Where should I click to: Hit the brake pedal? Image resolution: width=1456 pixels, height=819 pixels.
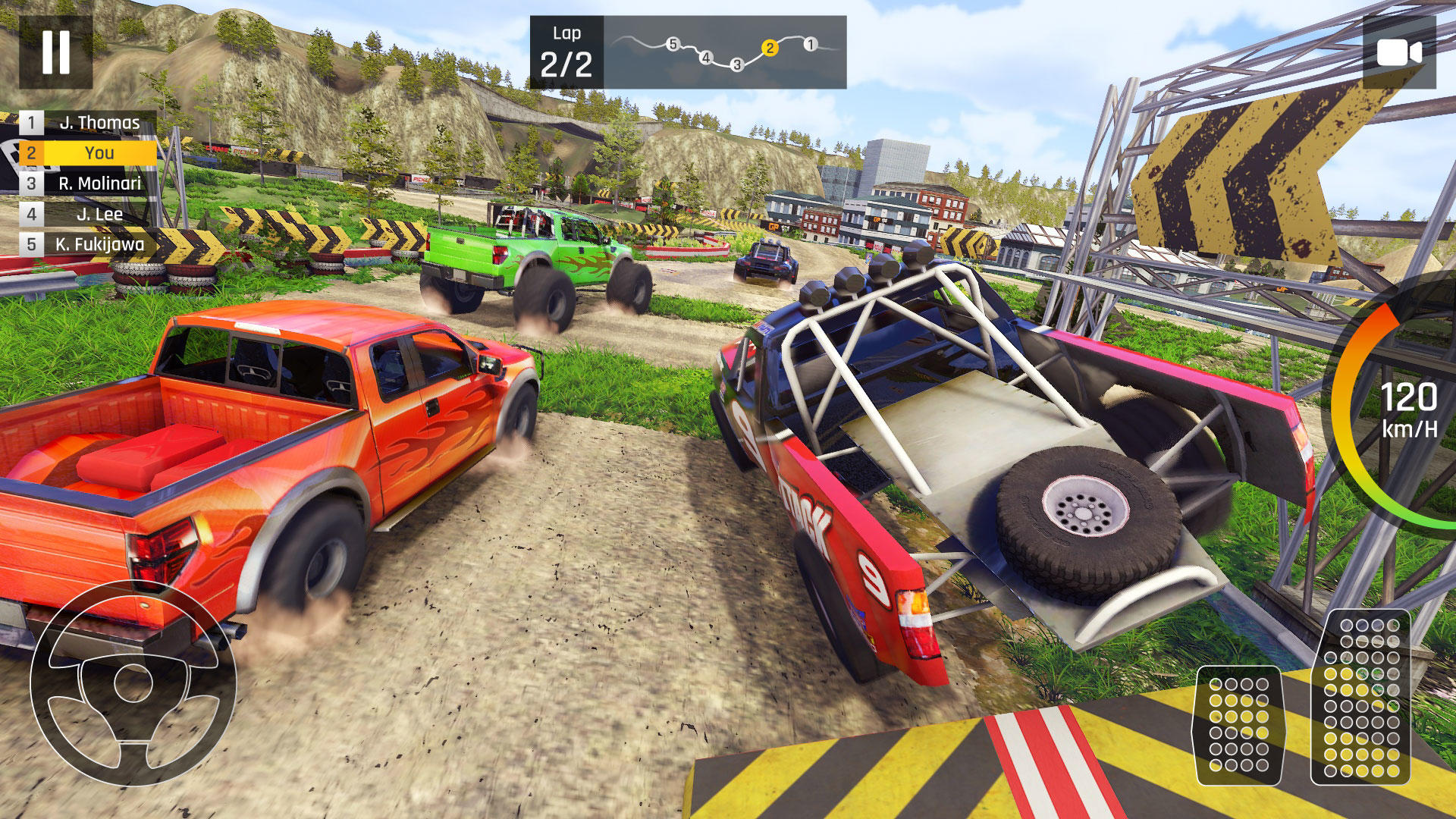[x=1238, y=725]
